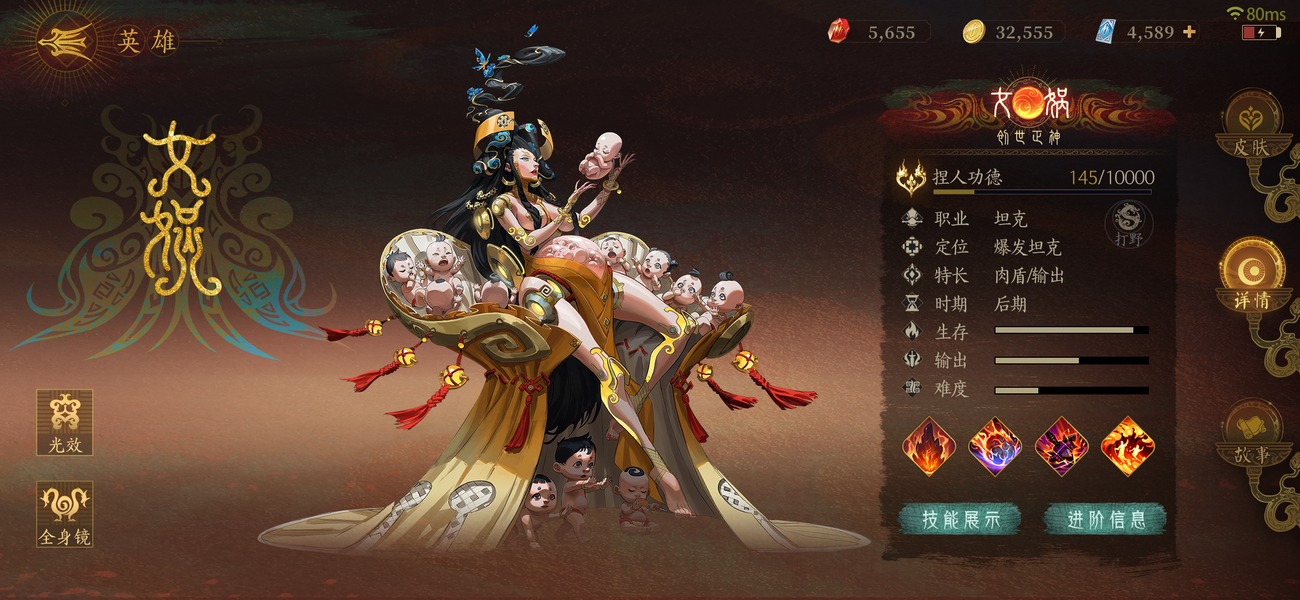1300x600 pixels.
Task: Tap the 捏人功德 merit emblem icon
Action: (x=911, y=178)
